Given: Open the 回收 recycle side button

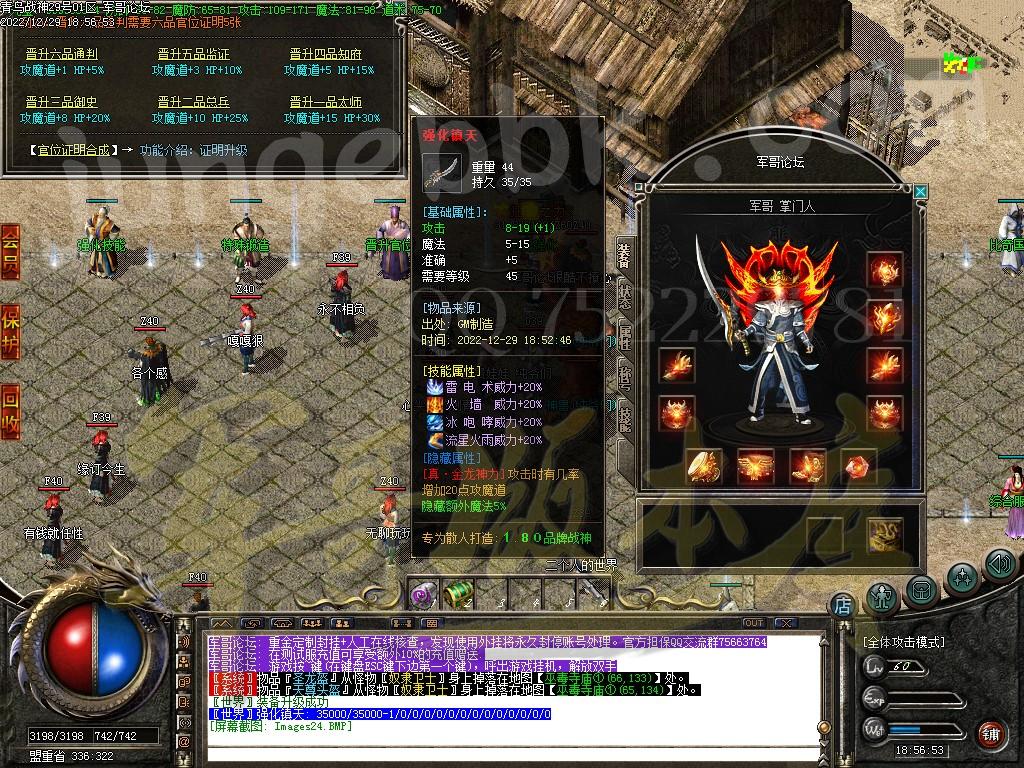Looking at the screenshot, I should (10, 412).
